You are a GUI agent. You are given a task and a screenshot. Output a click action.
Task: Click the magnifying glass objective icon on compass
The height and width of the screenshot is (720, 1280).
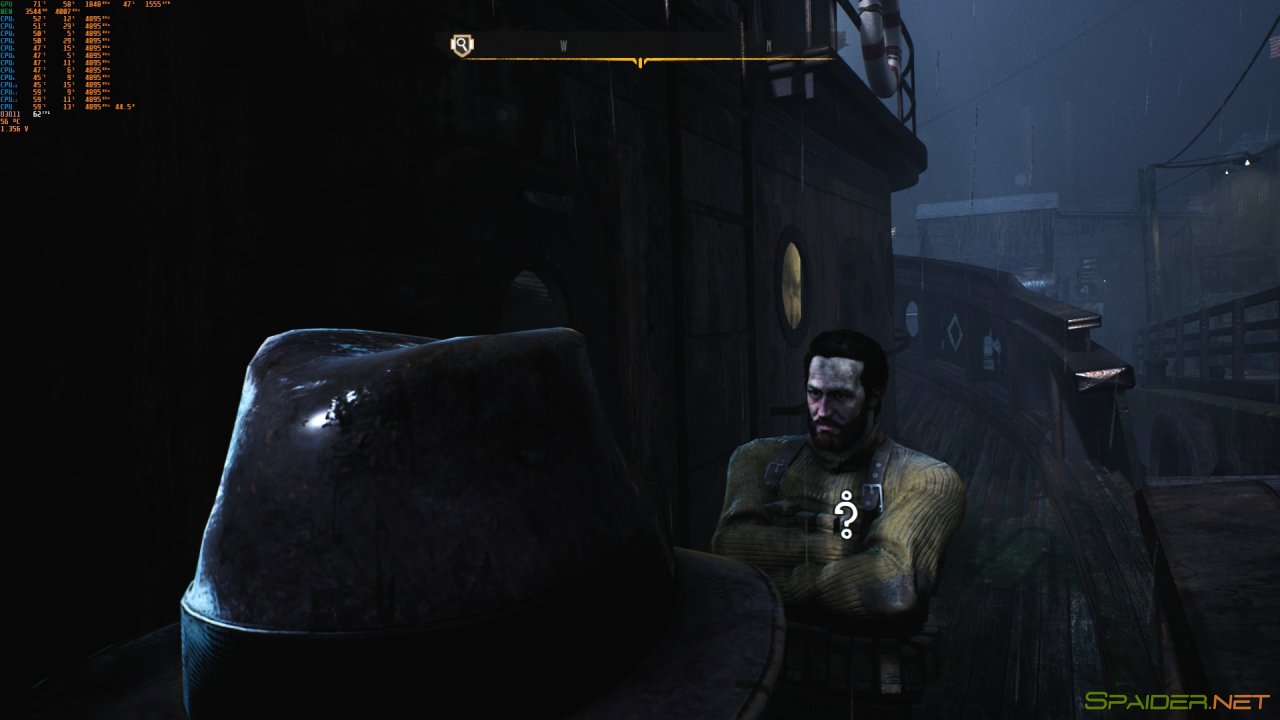pyautogui.click(x=461, y=43)
